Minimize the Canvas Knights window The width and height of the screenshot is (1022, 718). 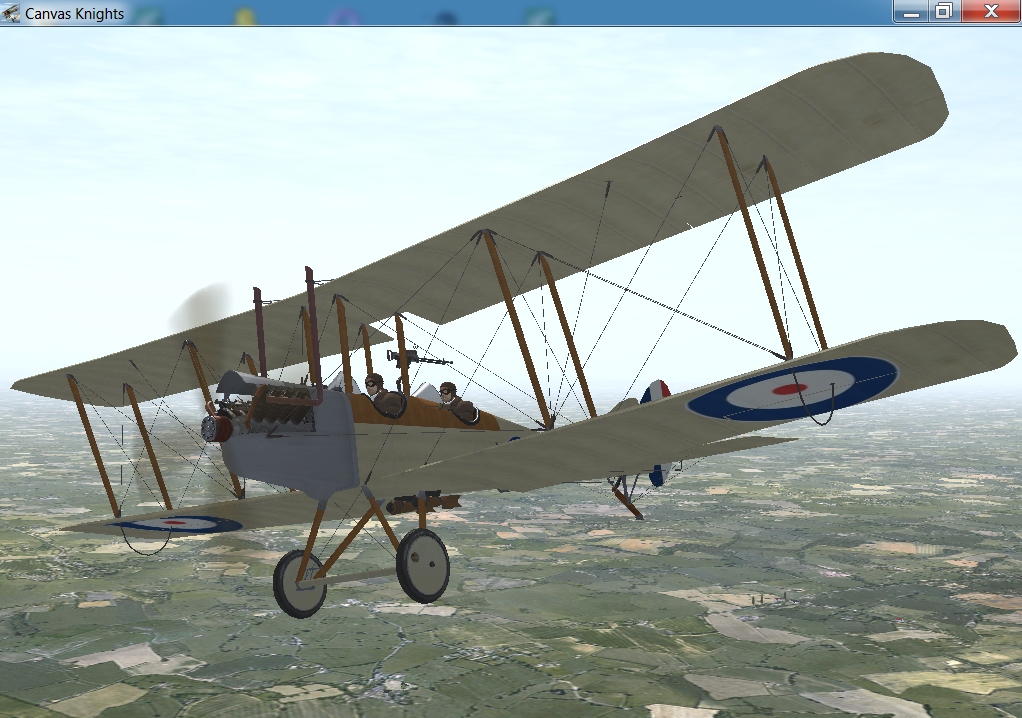[911, 11]
